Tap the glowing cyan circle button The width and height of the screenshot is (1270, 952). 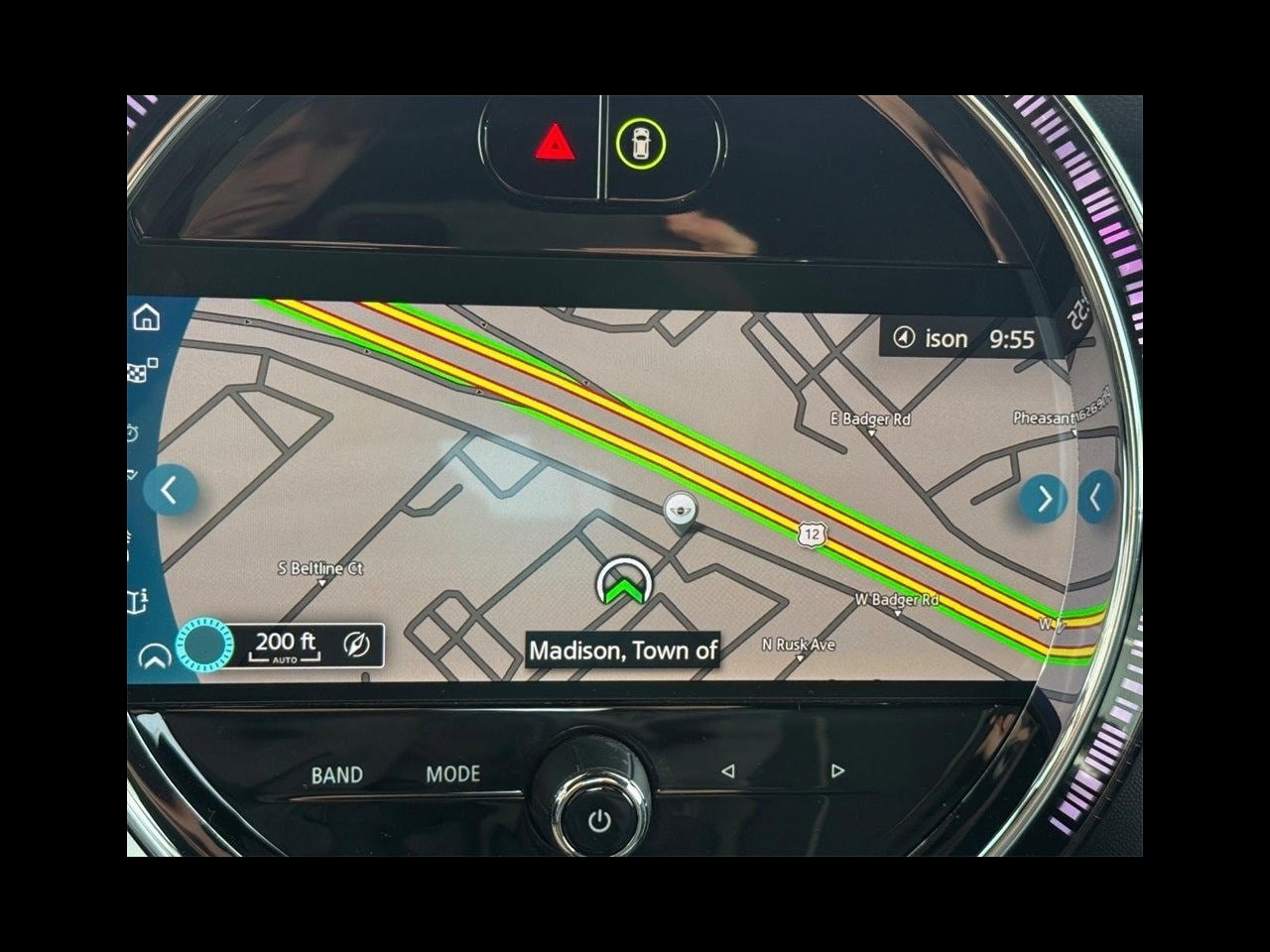coord(203,646)
